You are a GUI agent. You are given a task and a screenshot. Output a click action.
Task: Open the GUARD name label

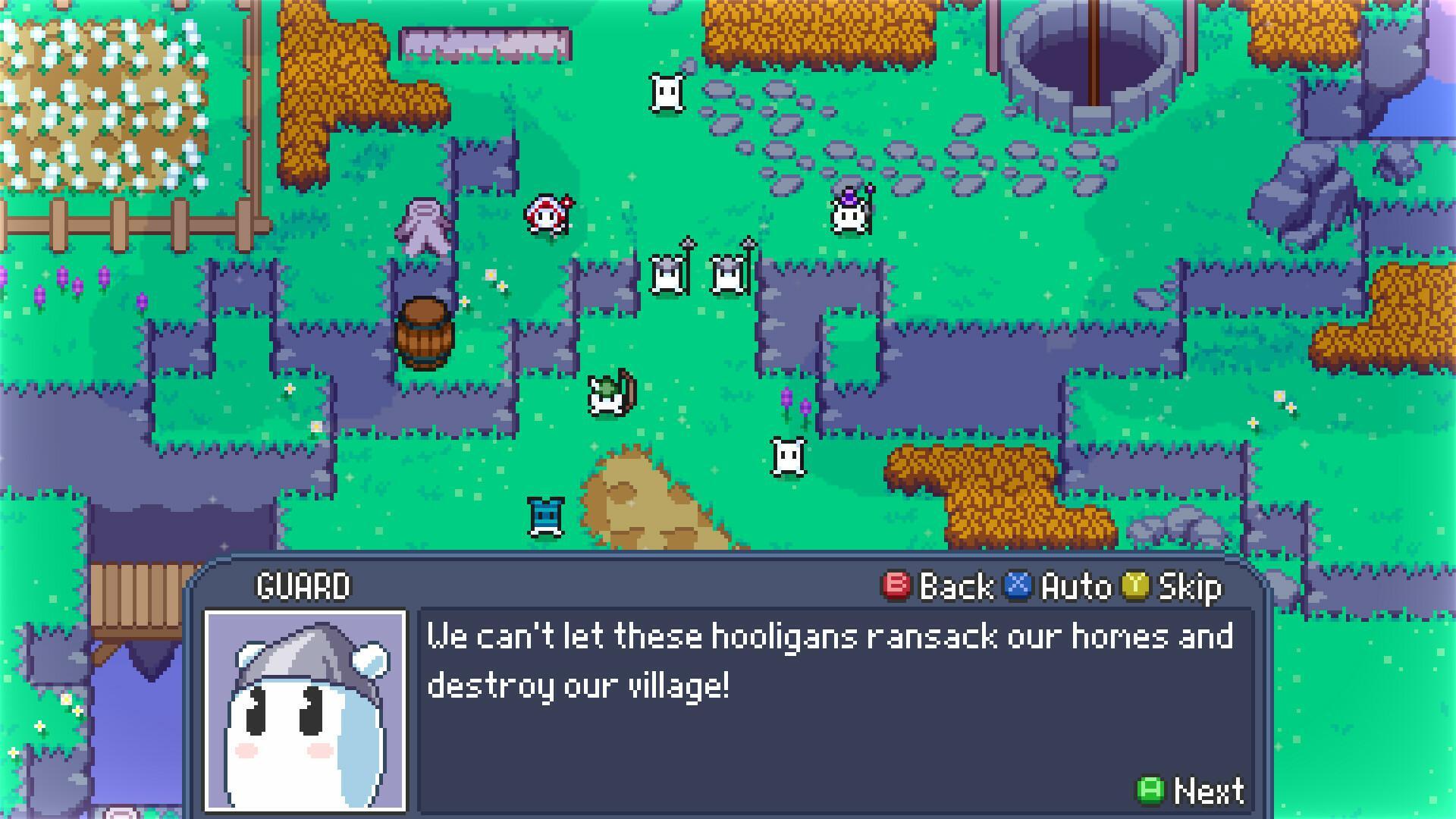[x=303, y=584]
